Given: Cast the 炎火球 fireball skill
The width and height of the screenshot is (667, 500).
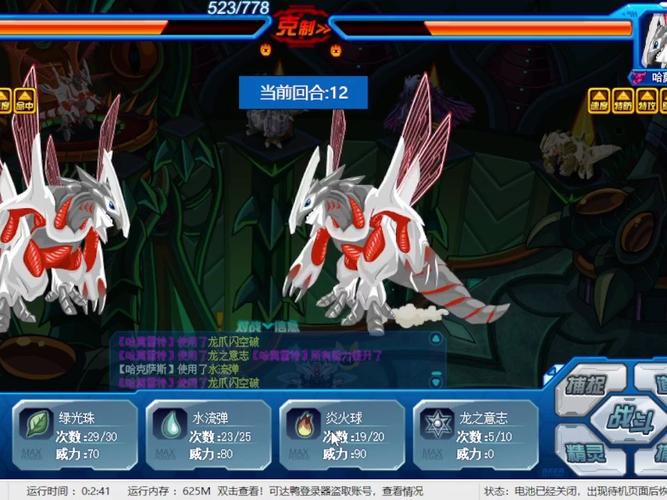Looking at the screenshot, I should [342, 431].
